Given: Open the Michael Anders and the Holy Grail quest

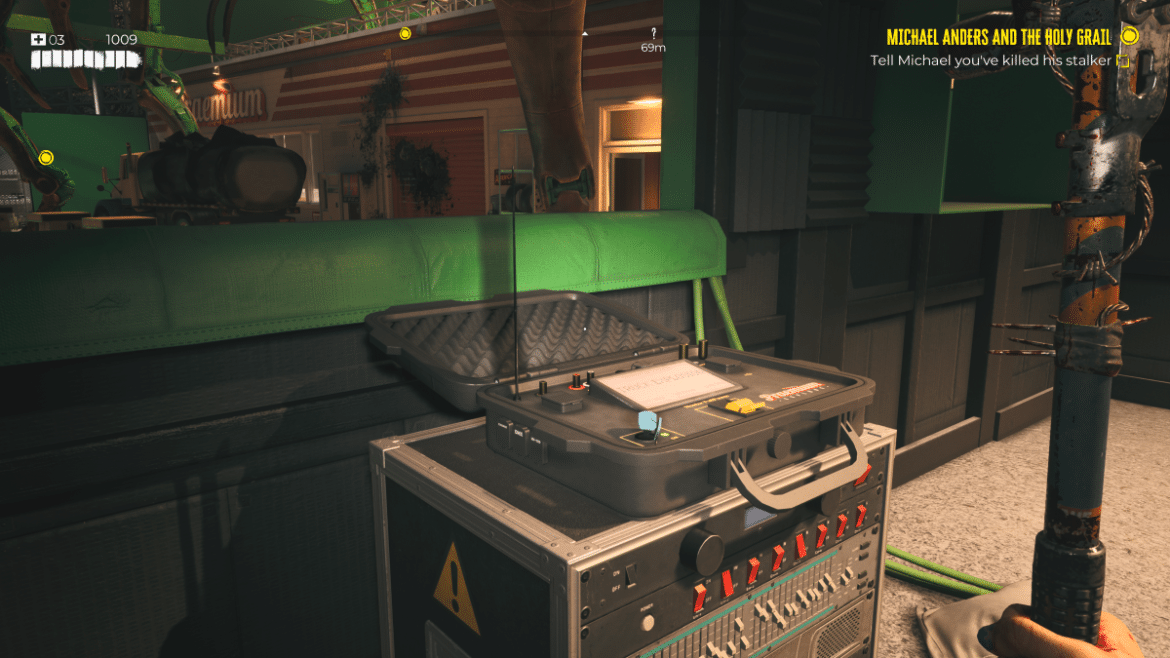Looking at the screenshot, I should (998, 37).
